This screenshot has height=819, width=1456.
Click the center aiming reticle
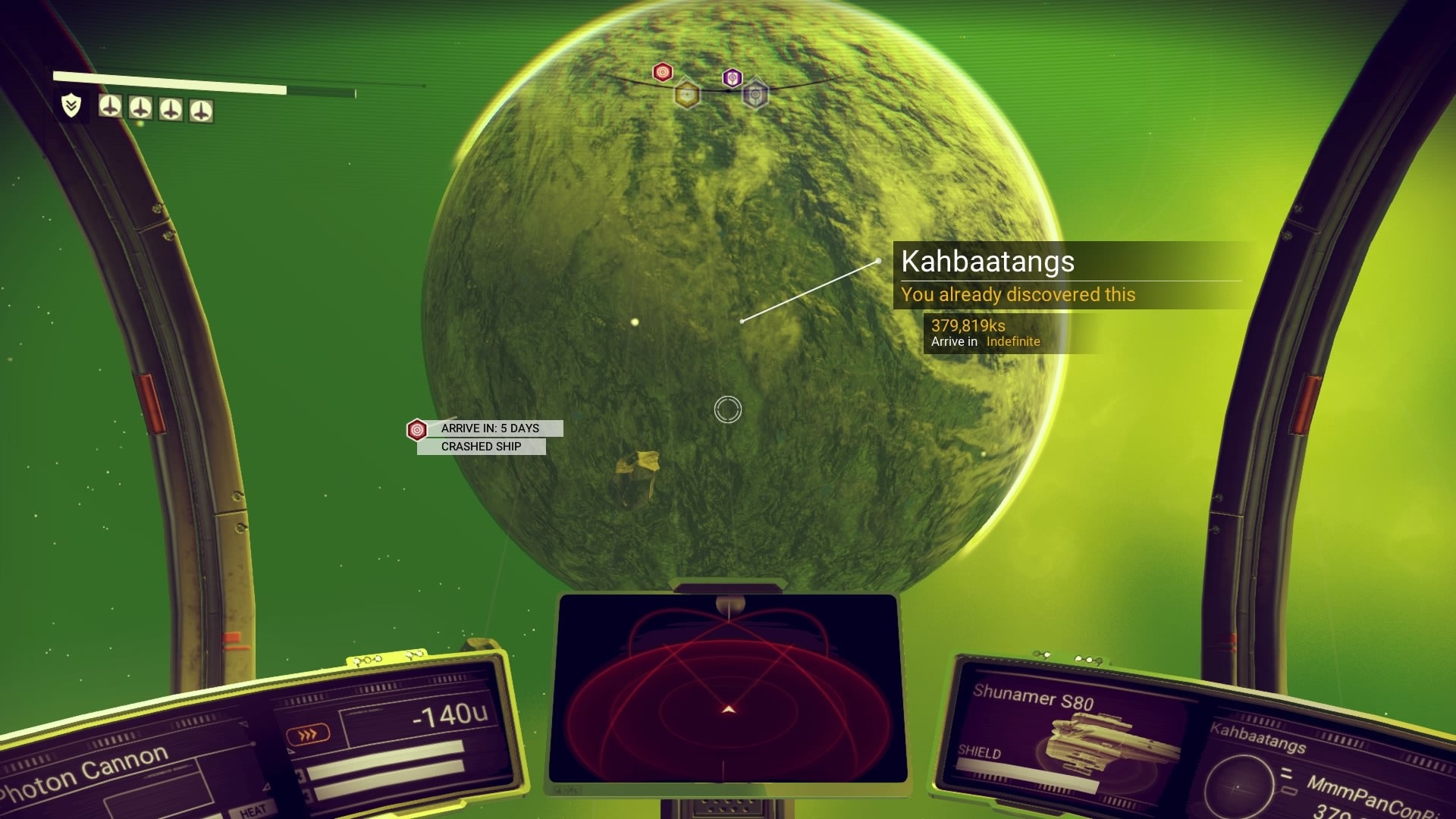click(x=728, y=409)
